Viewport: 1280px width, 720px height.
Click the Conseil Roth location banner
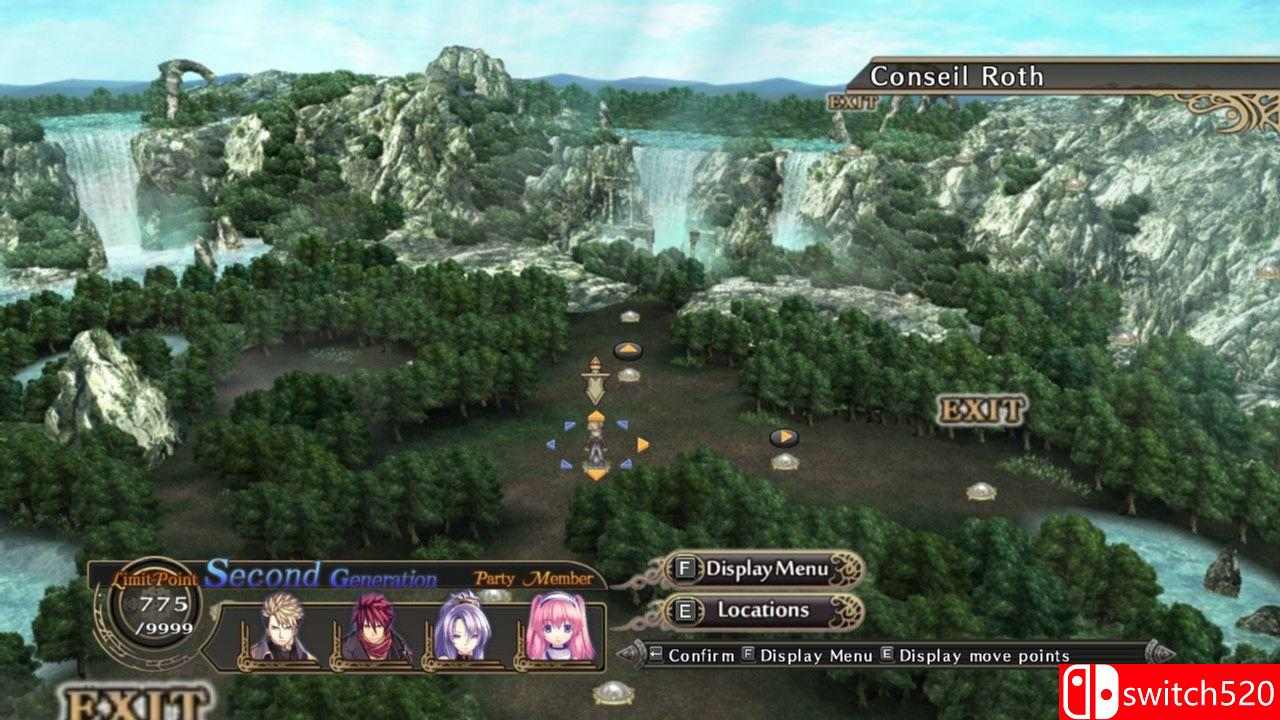958,75
